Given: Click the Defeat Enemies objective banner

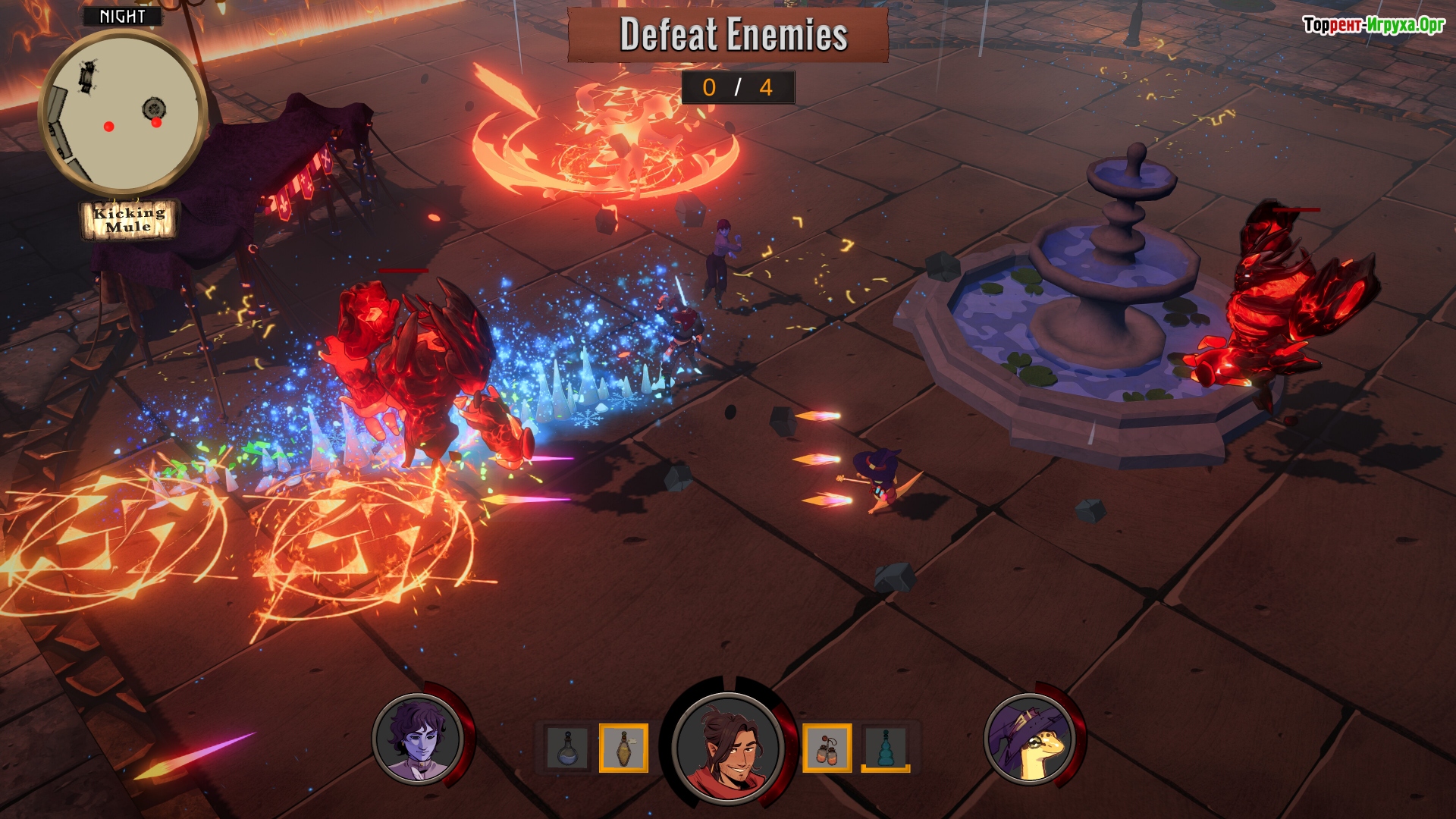Looking at the screenshot, I should [x=728, y=35].
